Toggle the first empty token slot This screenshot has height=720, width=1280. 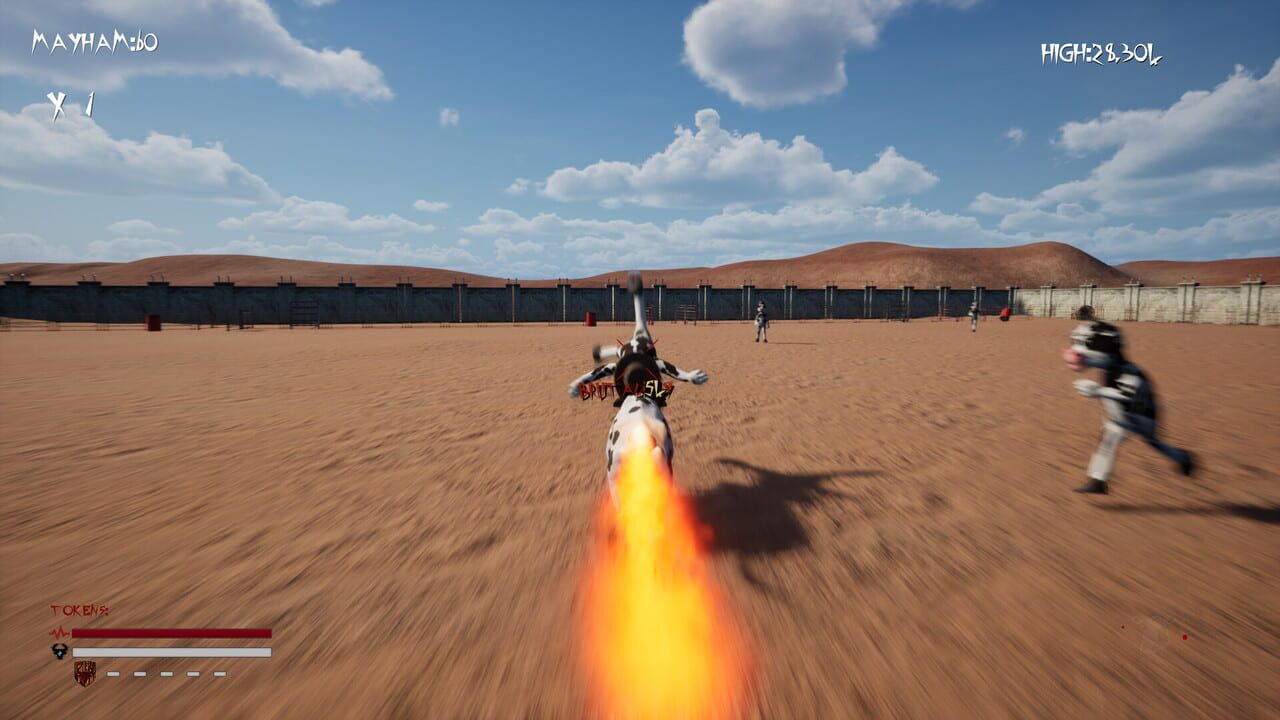pos(112,673)
